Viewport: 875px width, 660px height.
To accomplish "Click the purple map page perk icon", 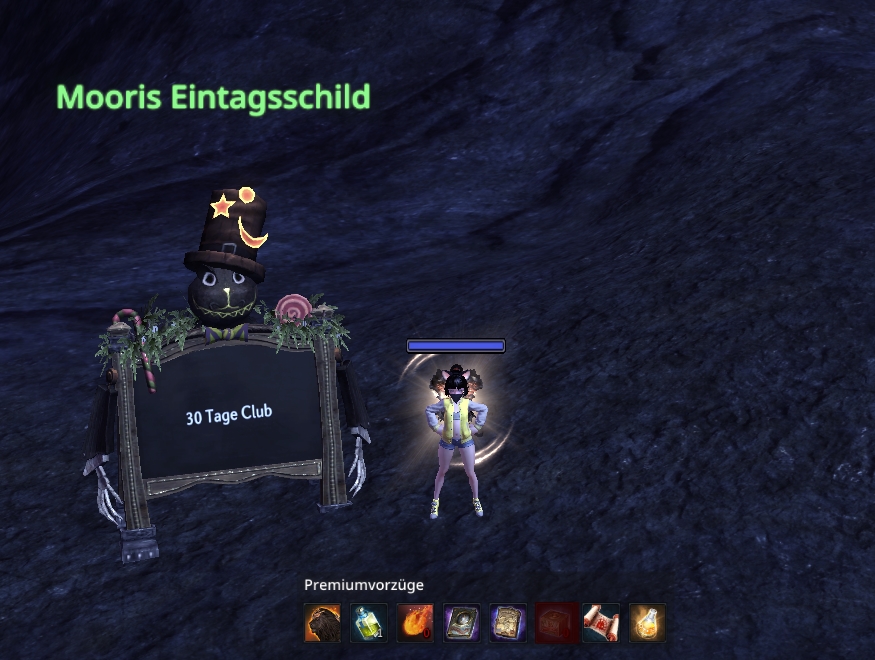I will [x=508, y=623].
